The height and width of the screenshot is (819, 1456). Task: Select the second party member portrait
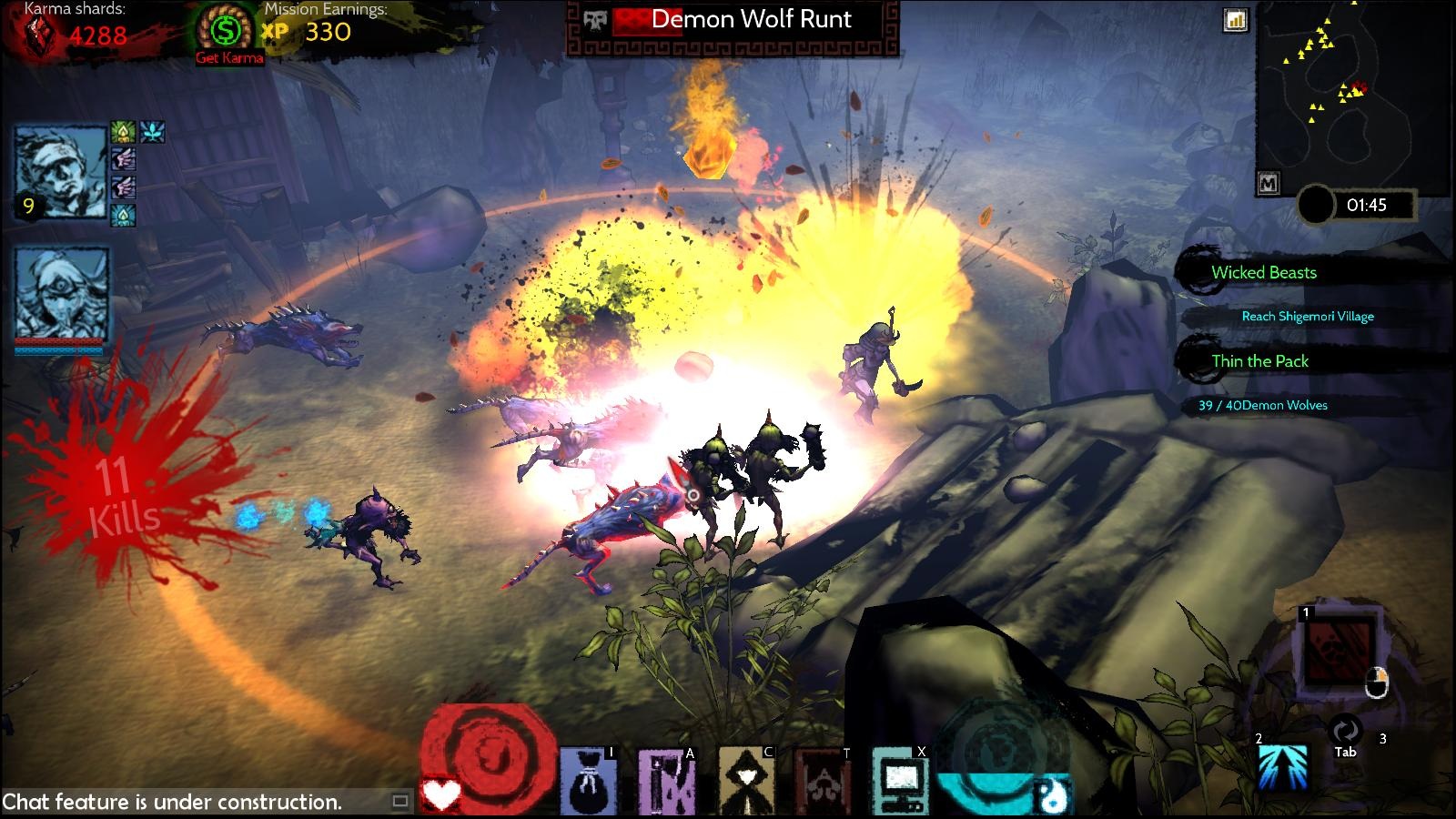tap(61, 293)
